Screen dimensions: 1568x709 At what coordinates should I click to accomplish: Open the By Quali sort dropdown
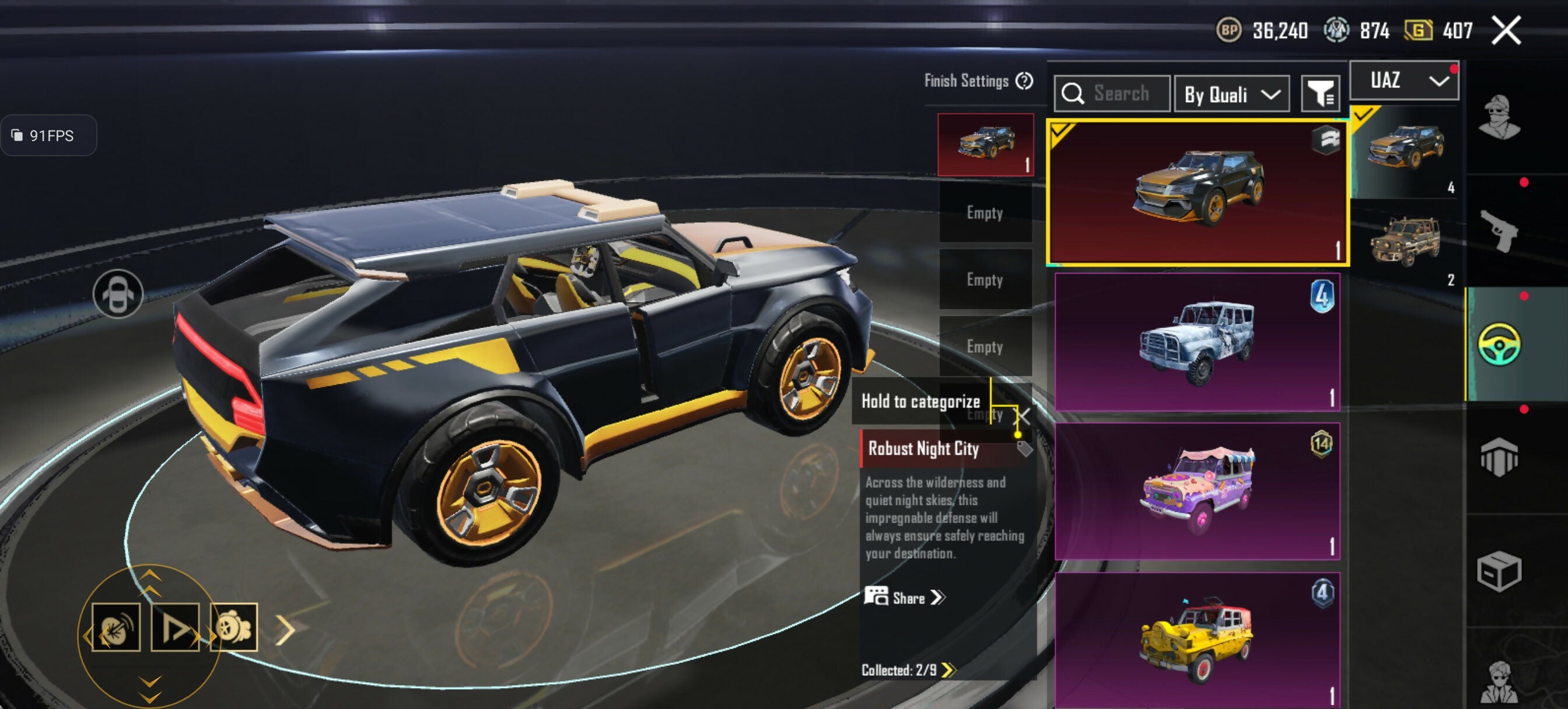(1231, 94)
